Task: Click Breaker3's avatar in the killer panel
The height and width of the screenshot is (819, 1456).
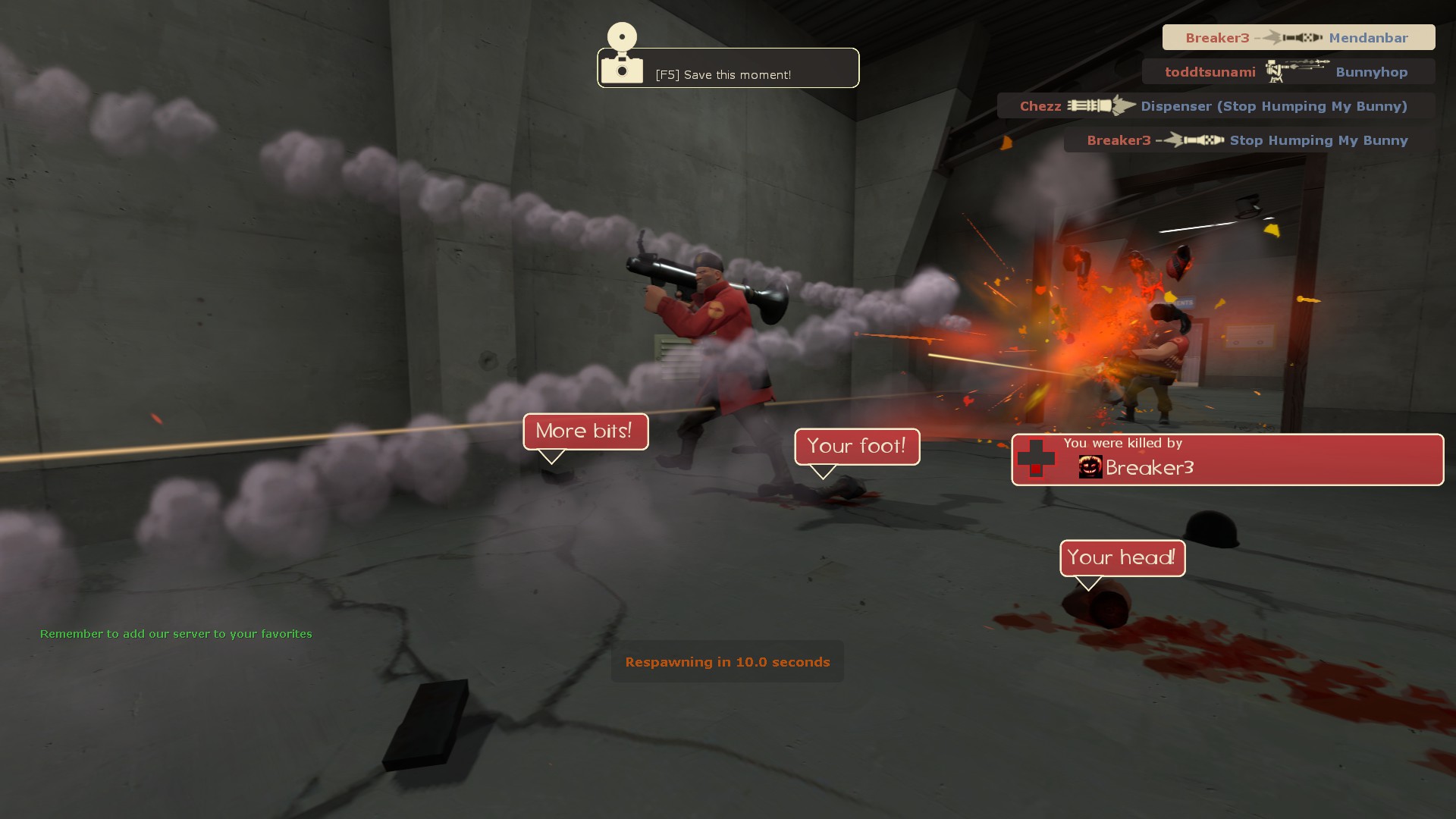Action: (x=1090, y=467)
